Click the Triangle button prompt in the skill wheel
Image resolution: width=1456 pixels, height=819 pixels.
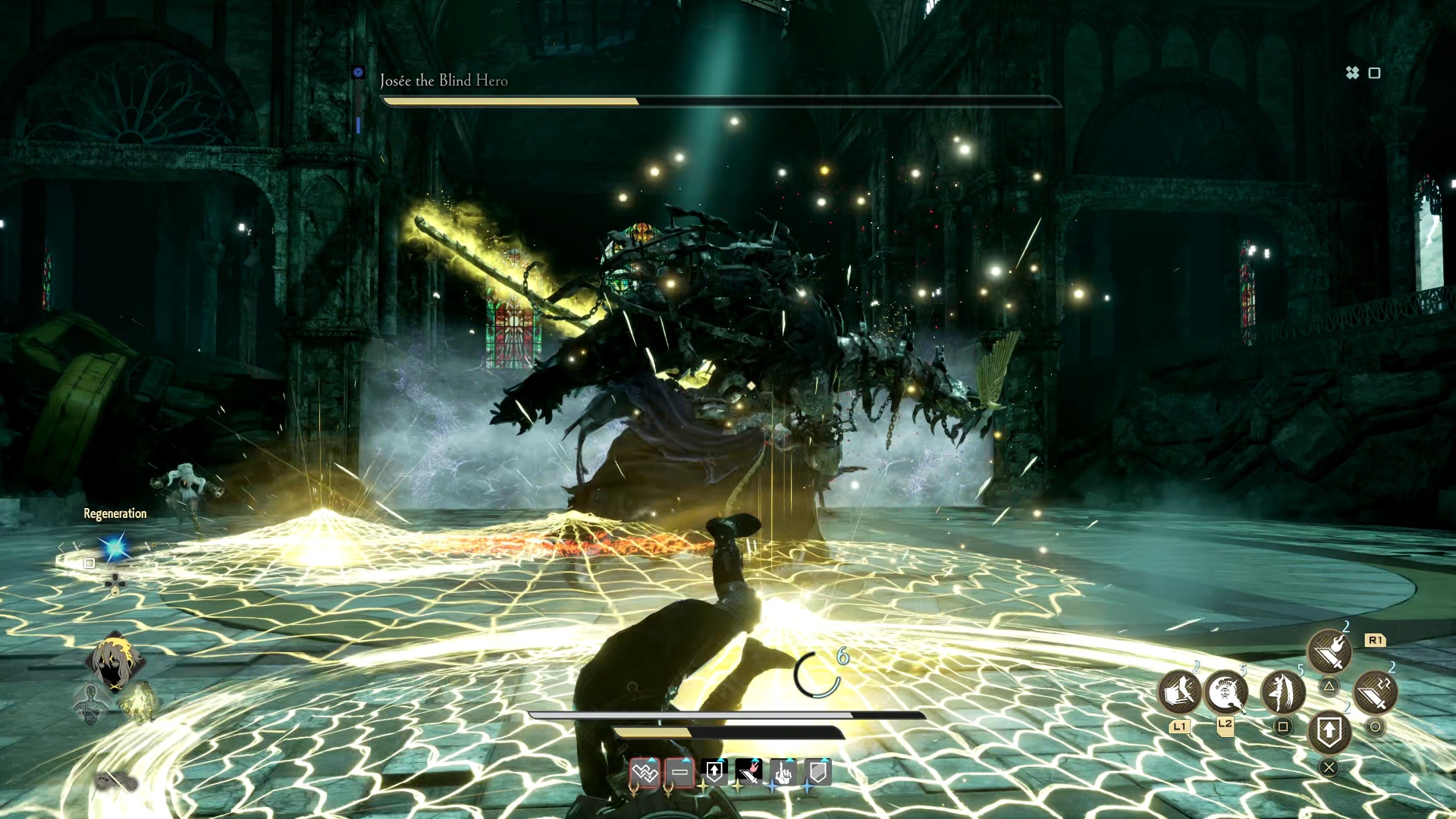tap(1329, 686)
